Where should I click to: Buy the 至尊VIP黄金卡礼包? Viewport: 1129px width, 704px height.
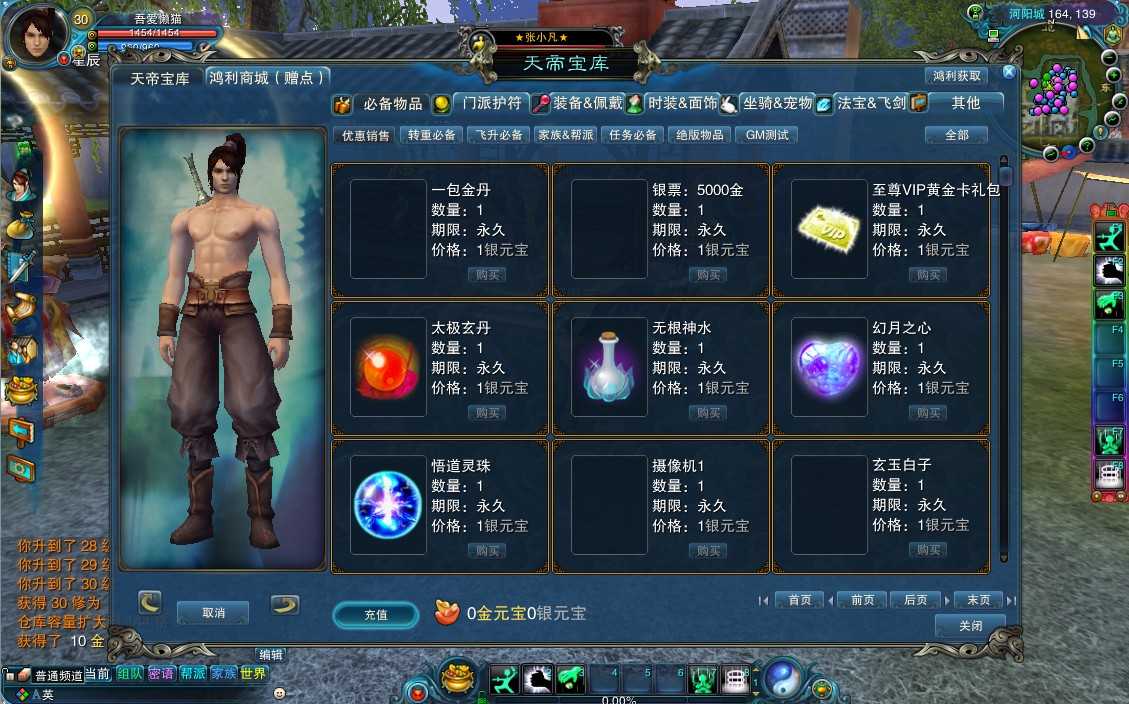point(928,275)
